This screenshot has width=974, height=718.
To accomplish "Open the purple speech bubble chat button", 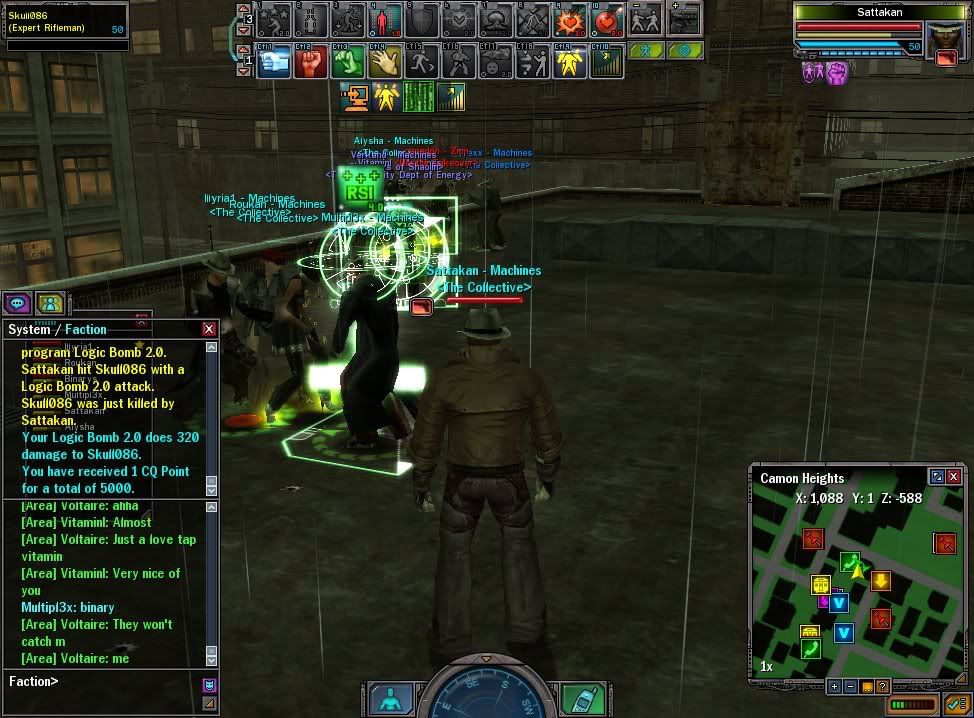I will click(17, 302).
